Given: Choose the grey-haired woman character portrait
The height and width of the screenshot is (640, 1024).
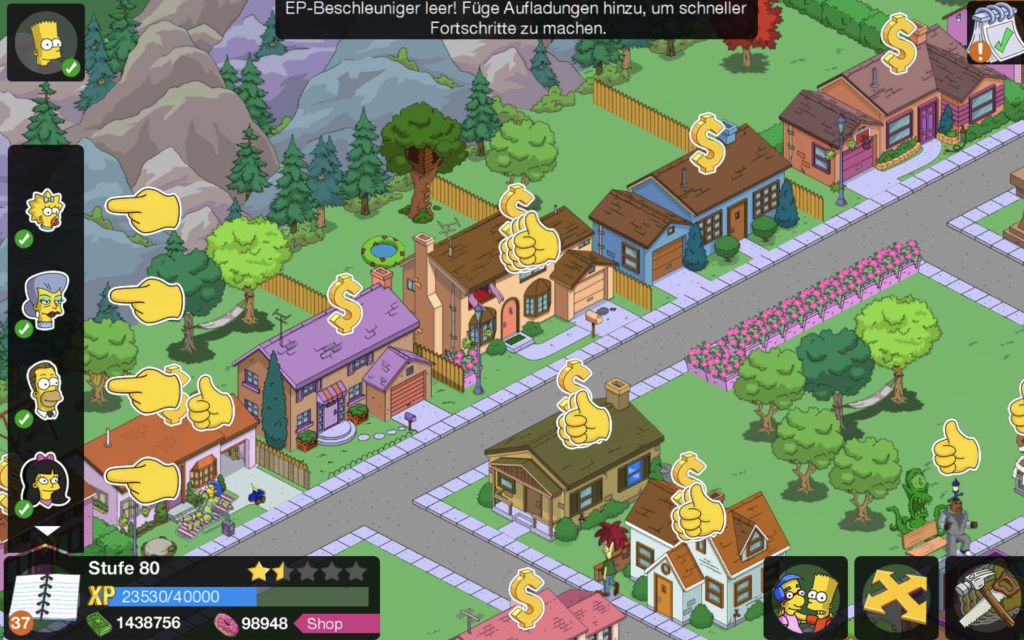Looking at the screenshot, I should coord(45,299).
